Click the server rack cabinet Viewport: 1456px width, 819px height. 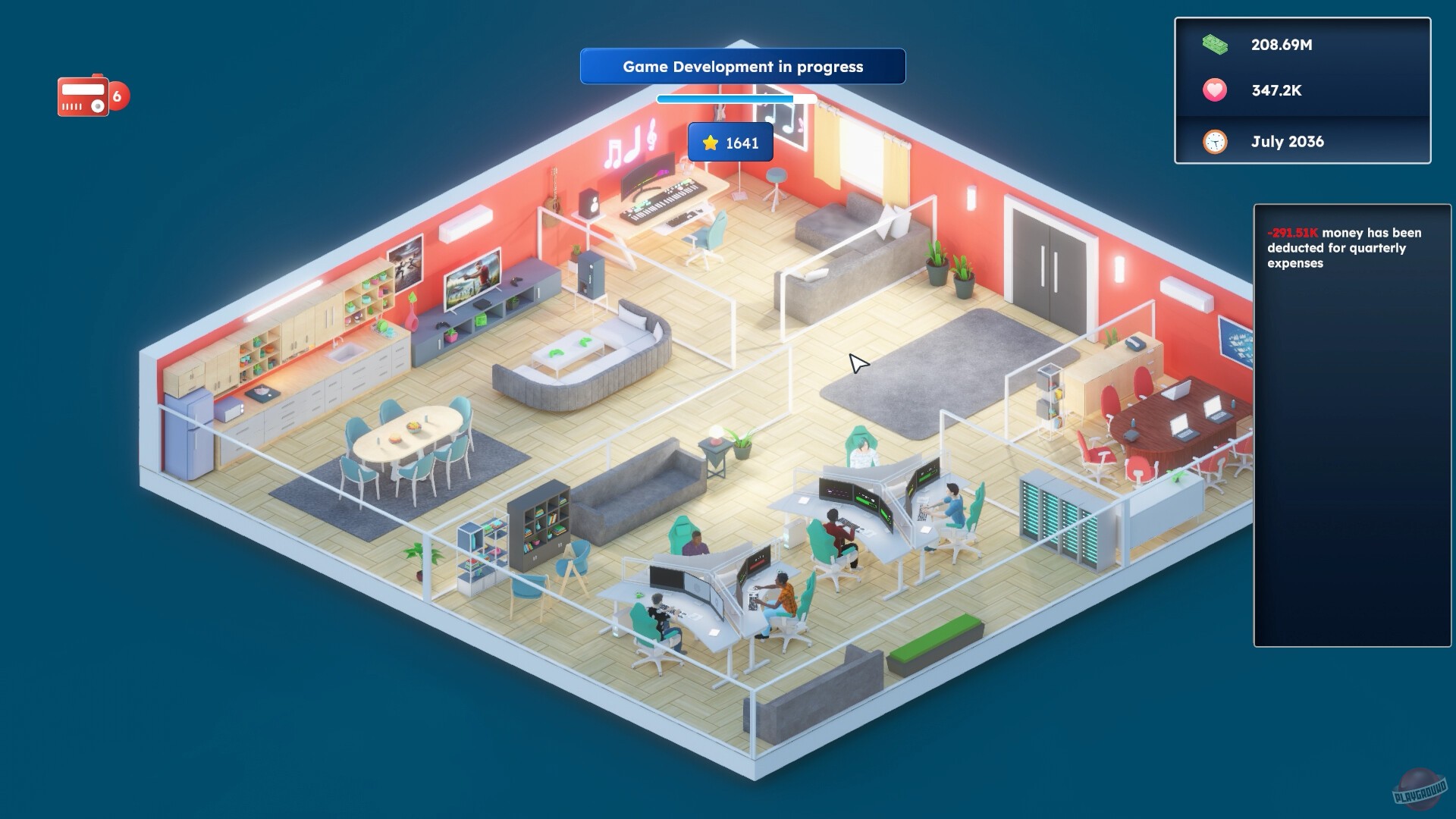1054,508
